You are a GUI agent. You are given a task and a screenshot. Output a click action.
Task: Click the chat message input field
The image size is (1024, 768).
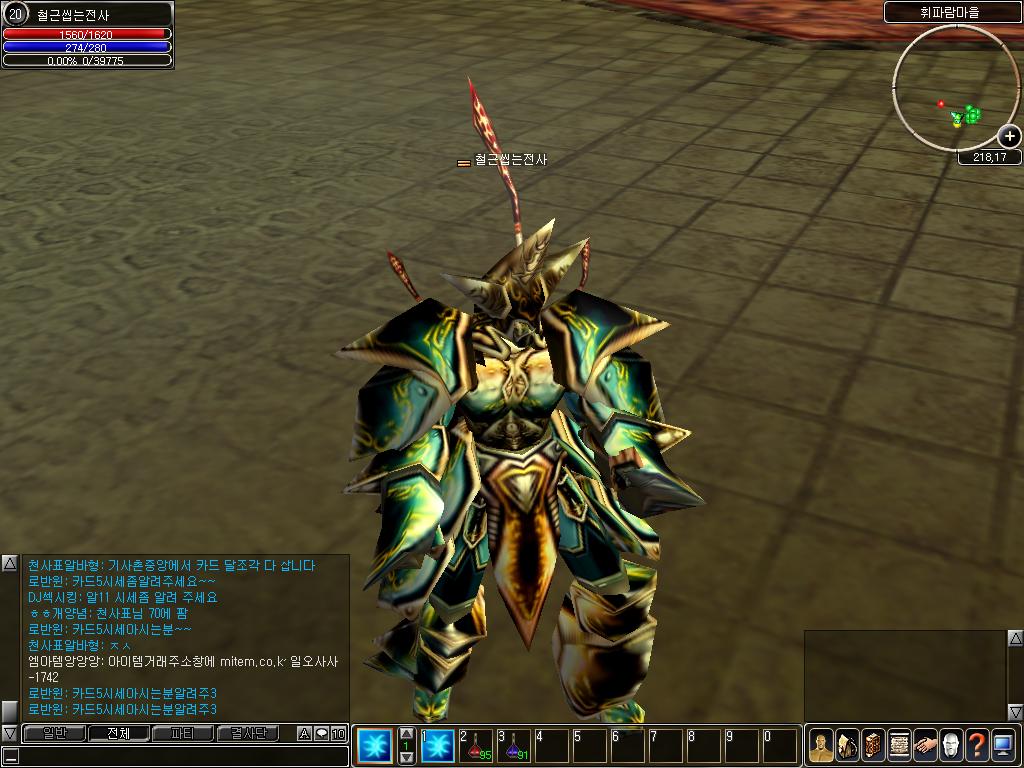180,756
